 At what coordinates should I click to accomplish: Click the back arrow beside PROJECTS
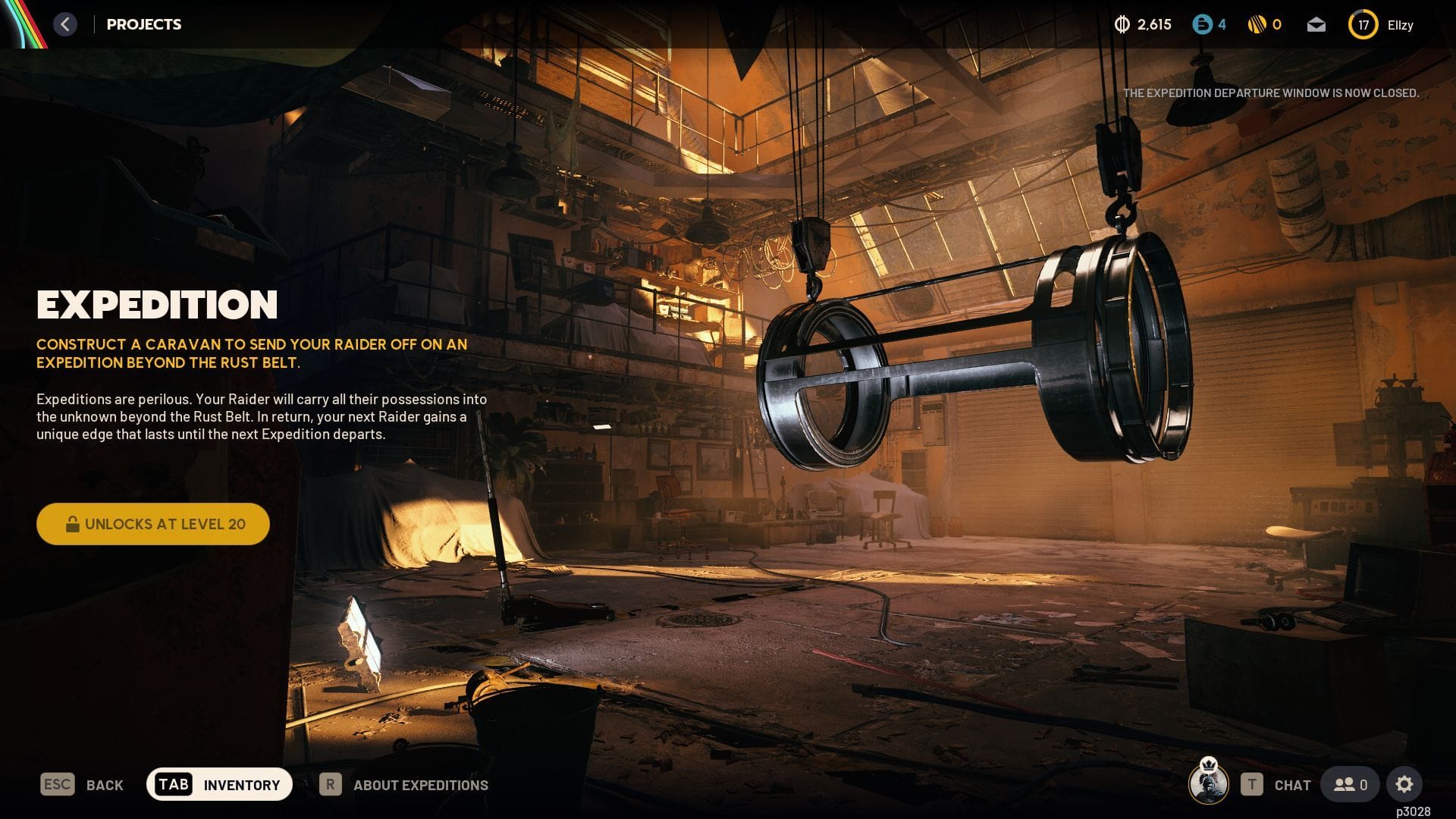point(65,24)
